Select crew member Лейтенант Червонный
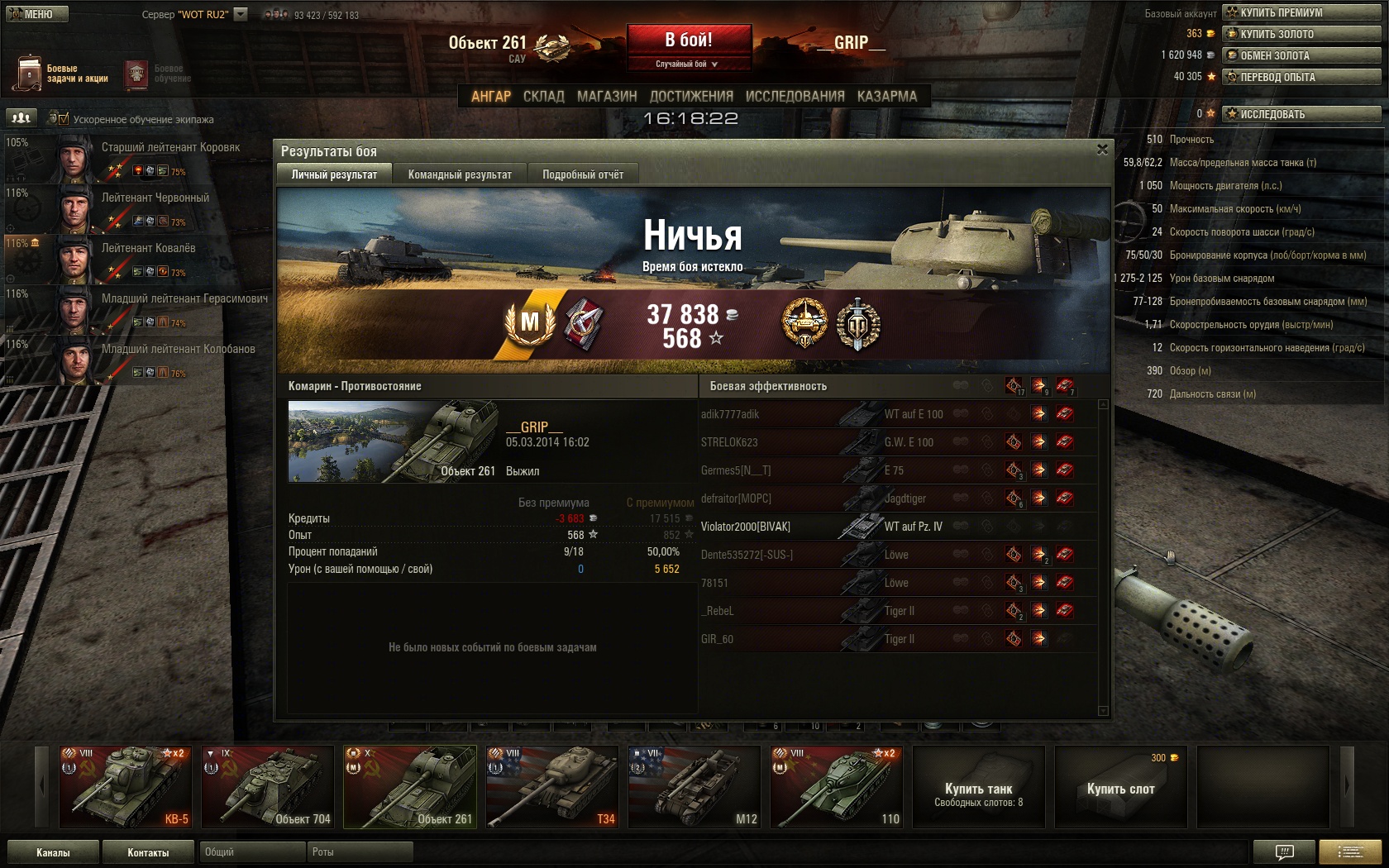 tap(155, 198)
